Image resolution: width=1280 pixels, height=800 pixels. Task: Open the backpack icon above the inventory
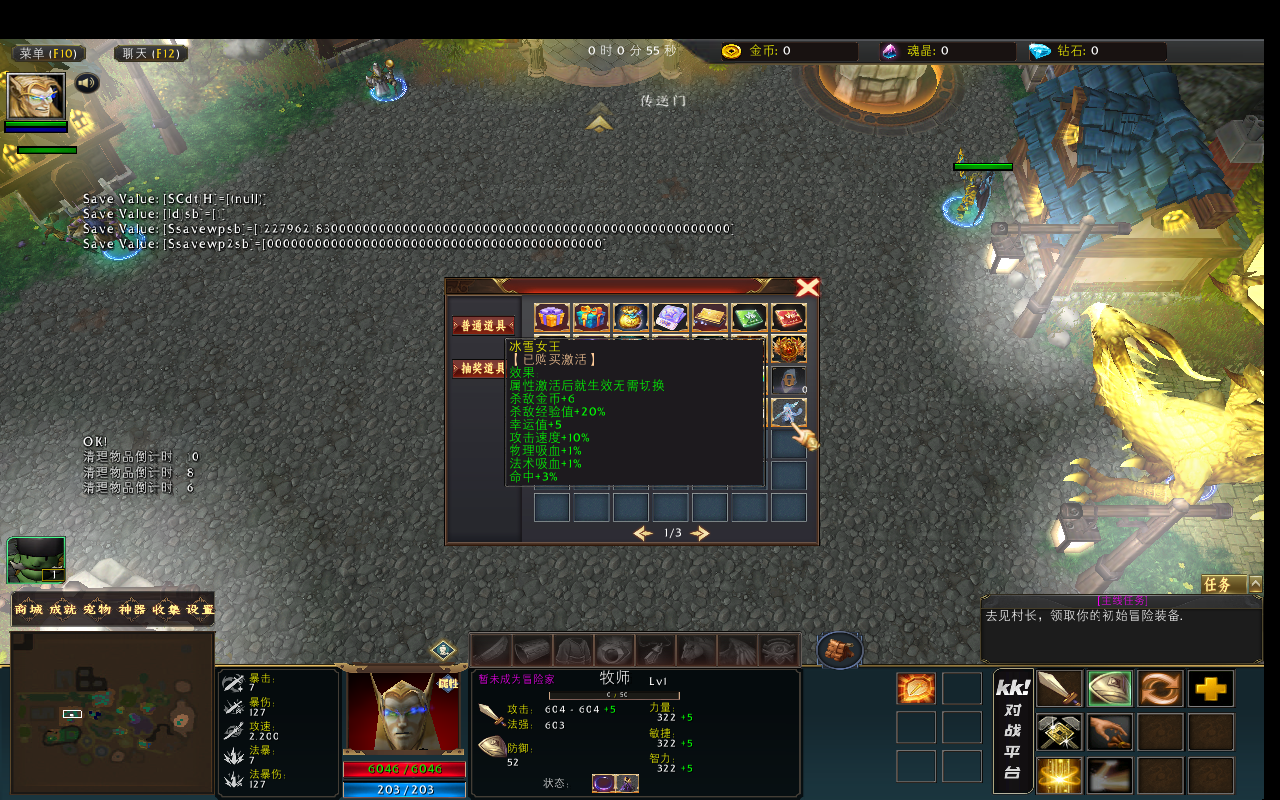tap(840, 650)
